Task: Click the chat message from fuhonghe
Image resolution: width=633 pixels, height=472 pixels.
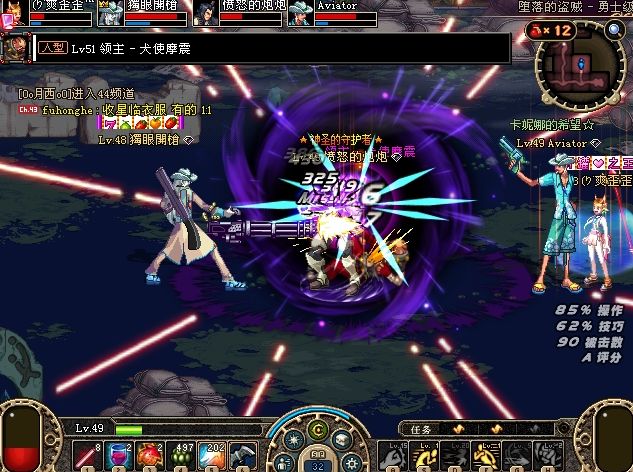Action: (126, 109)
